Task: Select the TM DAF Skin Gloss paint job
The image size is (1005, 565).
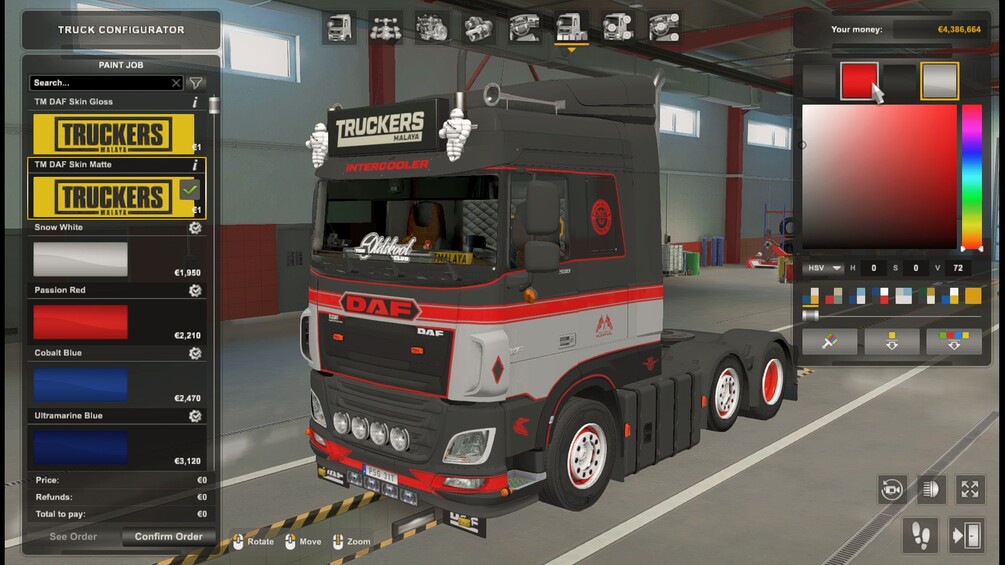Action: pyautogui.click(x=114, y=134)
